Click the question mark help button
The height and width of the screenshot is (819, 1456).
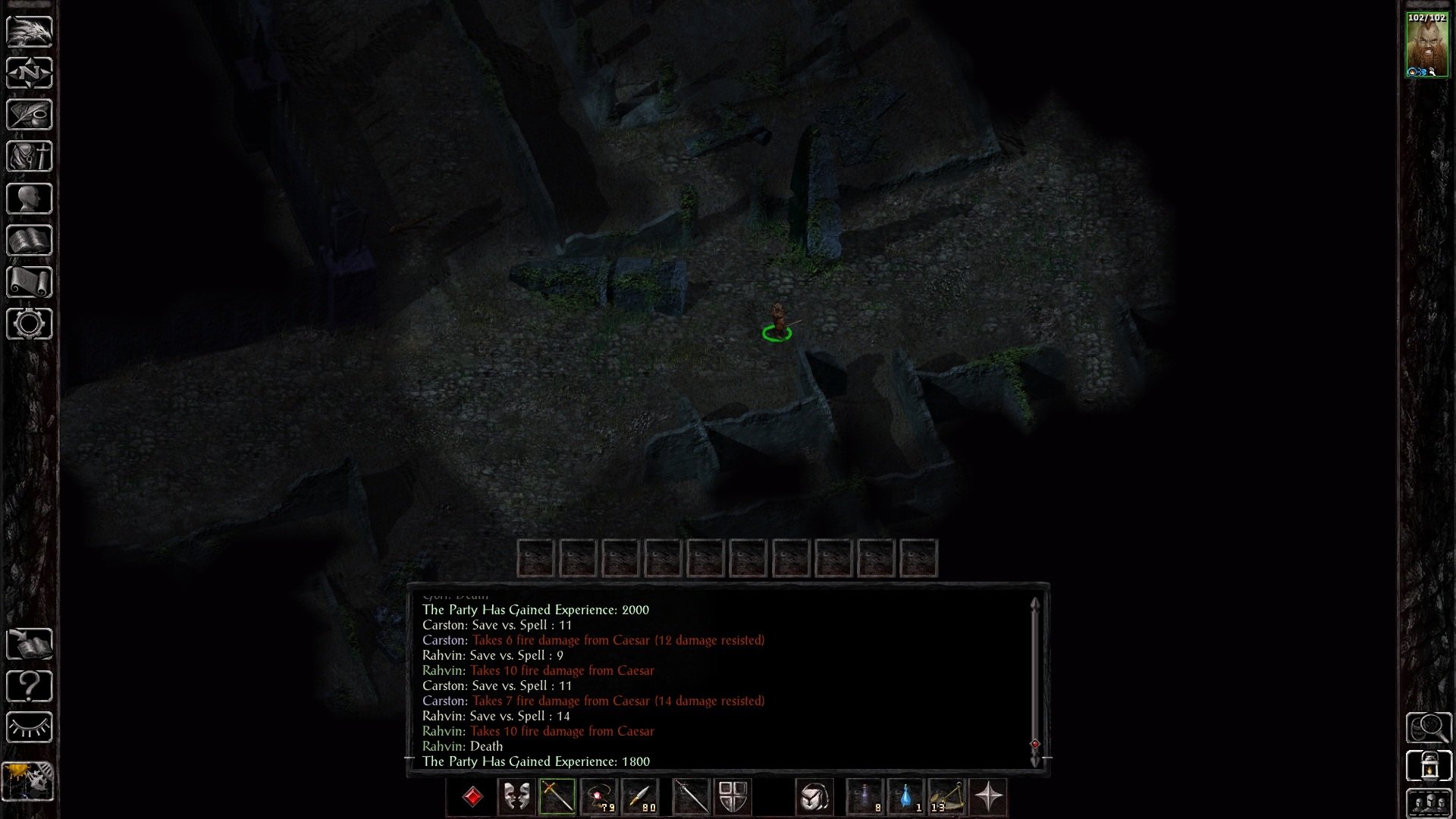[x=30, y=686]
